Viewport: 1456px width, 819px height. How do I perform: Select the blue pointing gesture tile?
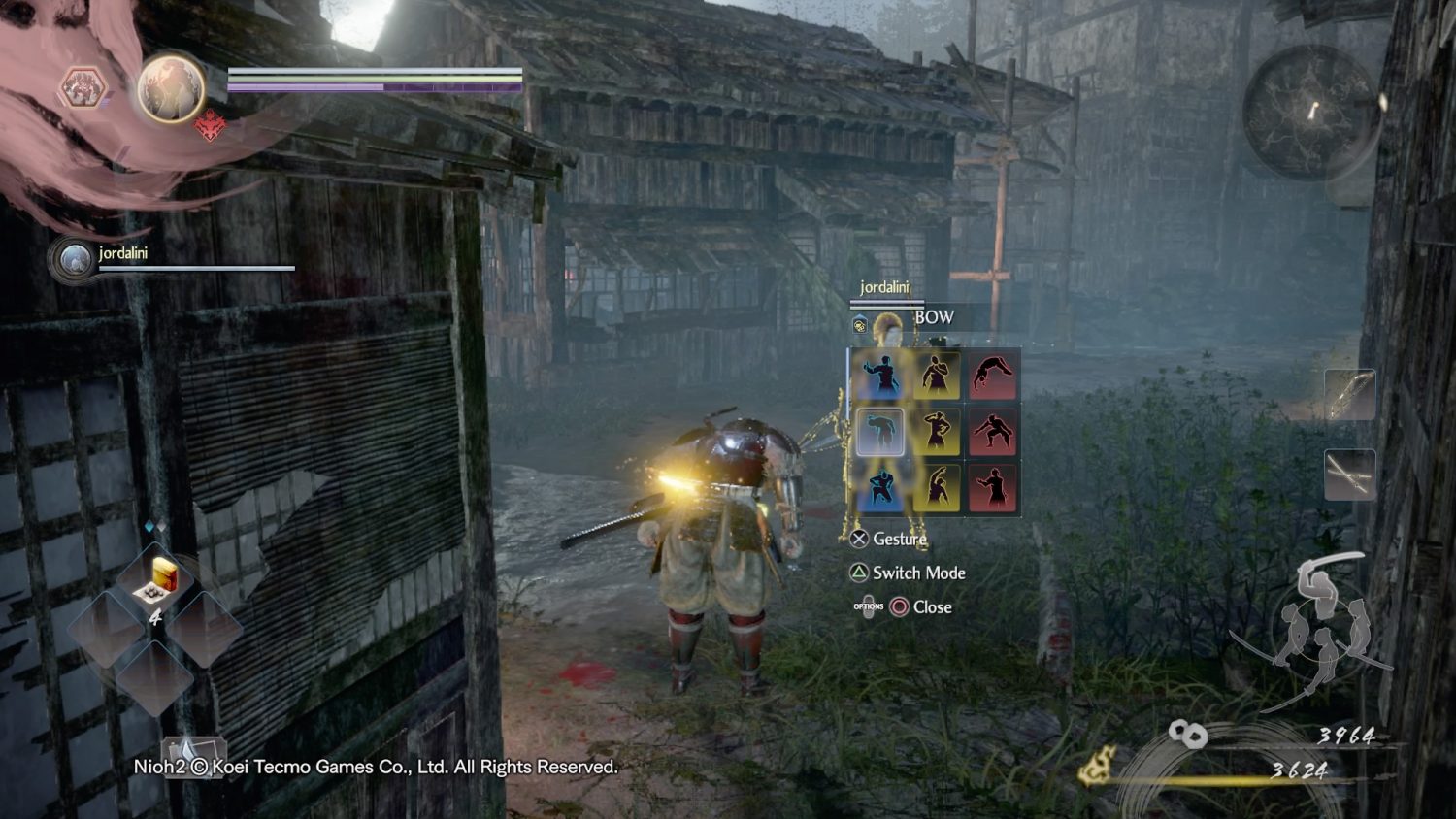click(880, 376)
